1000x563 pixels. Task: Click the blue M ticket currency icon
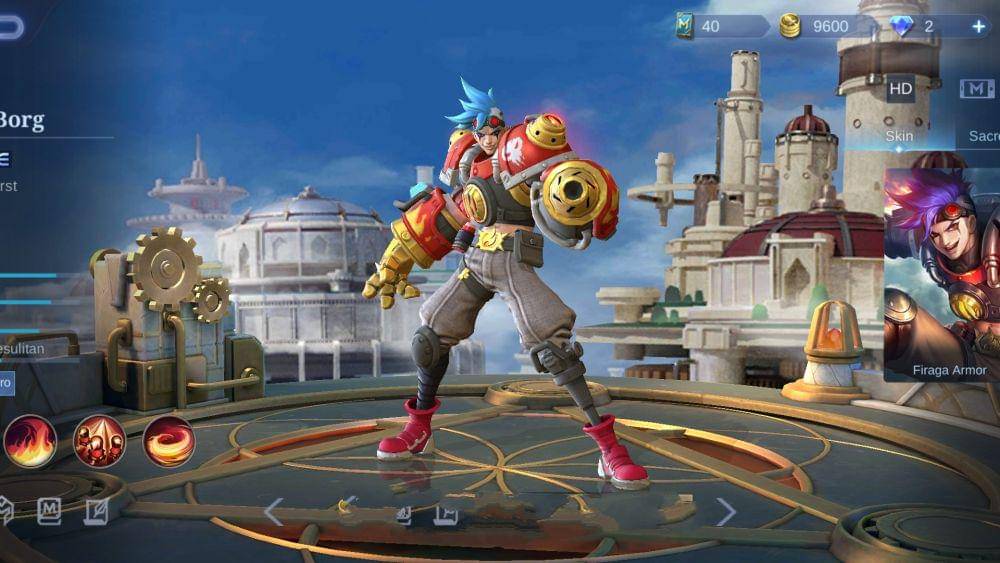[x=684, y=26]
